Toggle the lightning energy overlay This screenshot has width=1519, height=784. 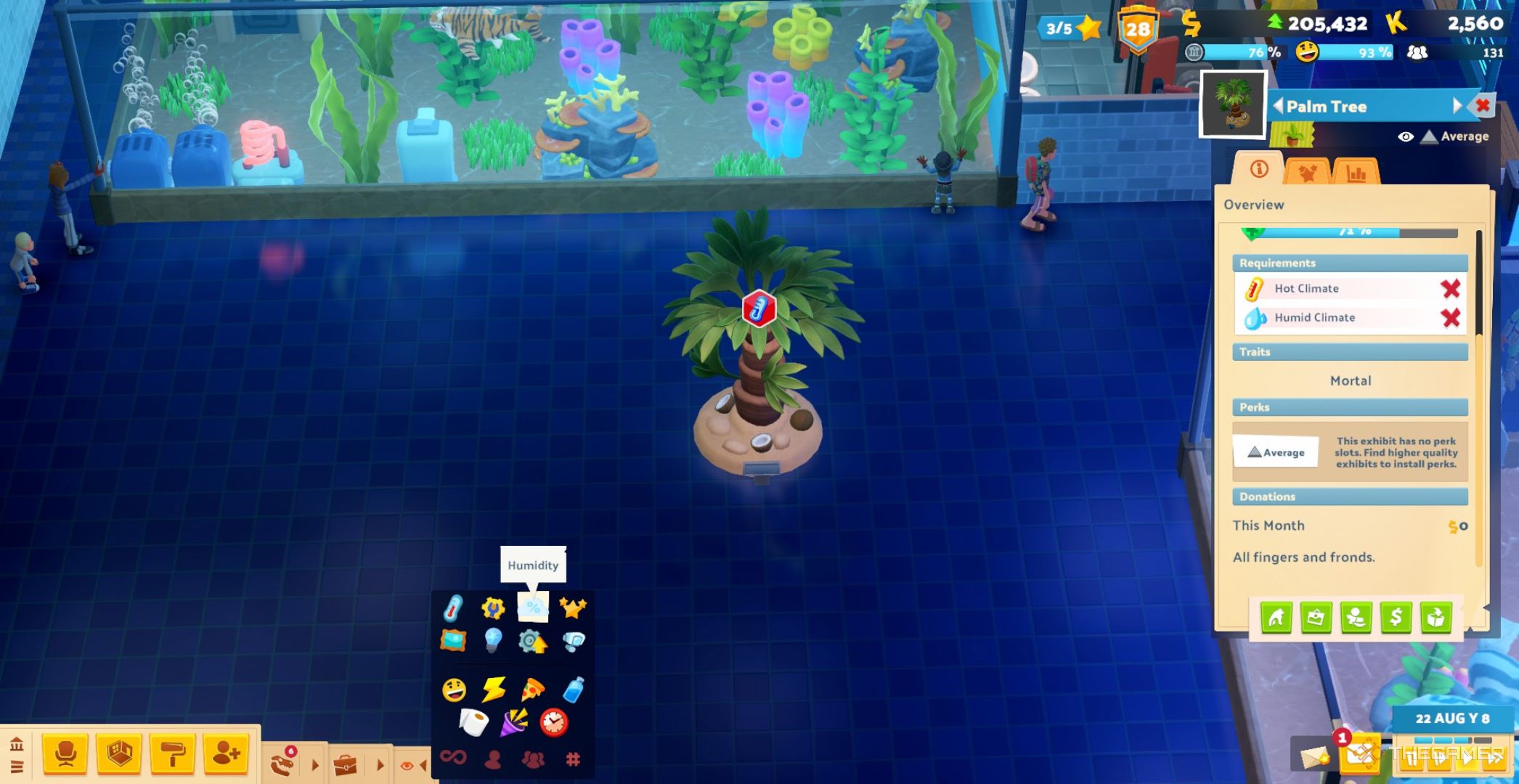(493, 690)
